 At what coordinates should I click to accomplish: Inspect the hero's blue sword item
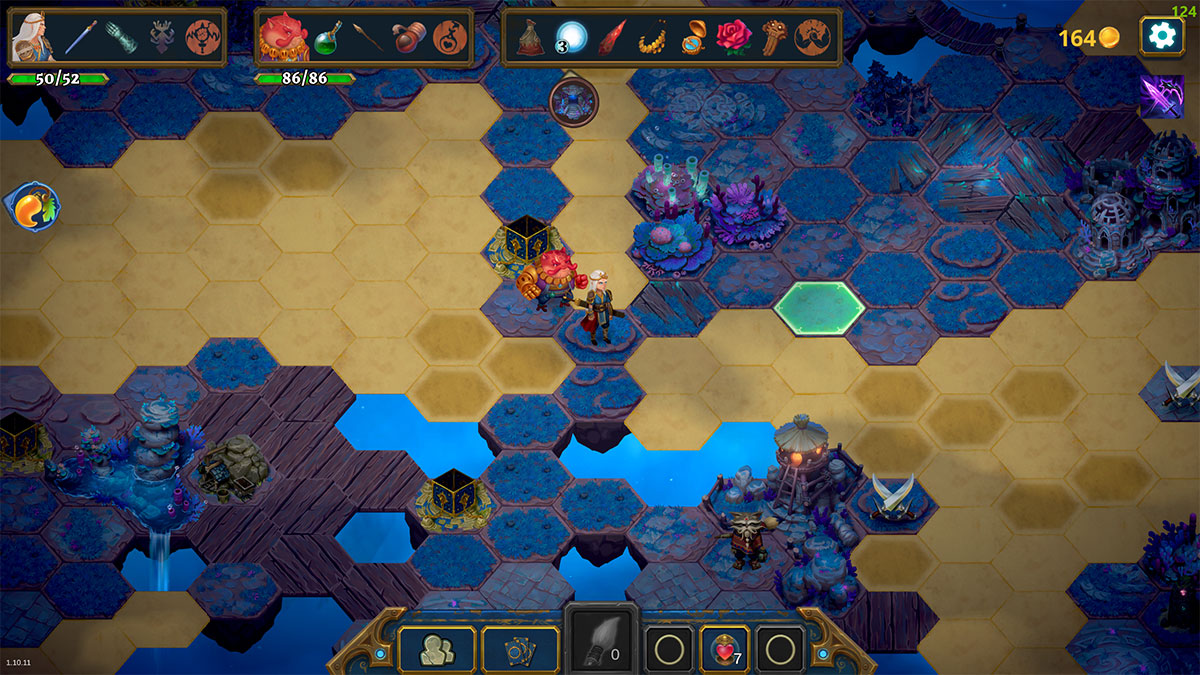point(80,38)
